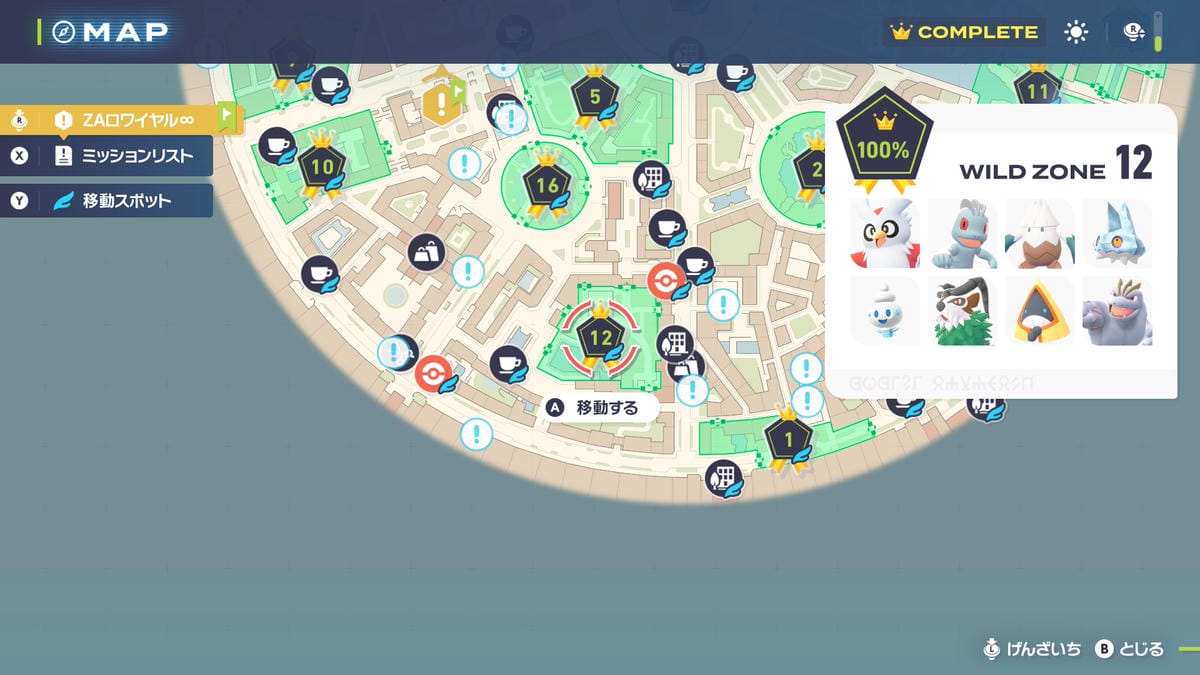Select the Wild Zone 16 map marker
This screenshot has width=1200, height=675.
click(x=547, y=185)
